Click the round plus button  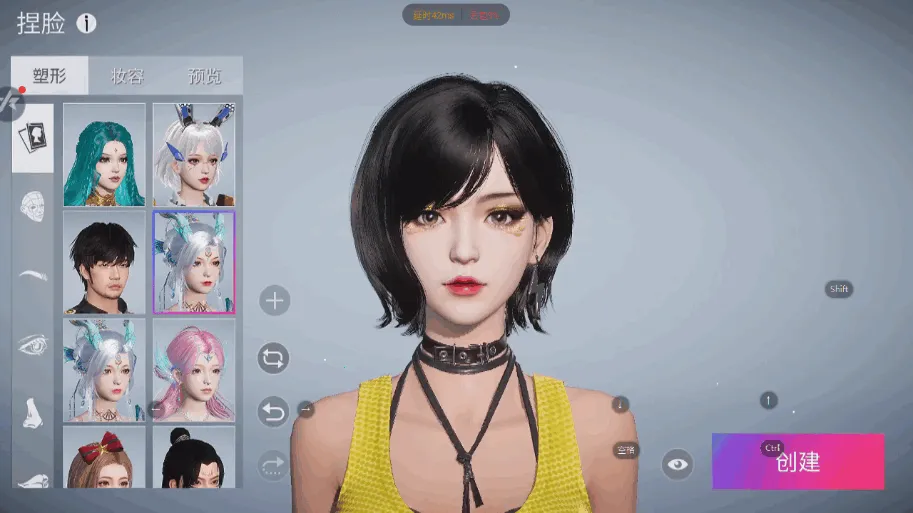pos(273,300)
